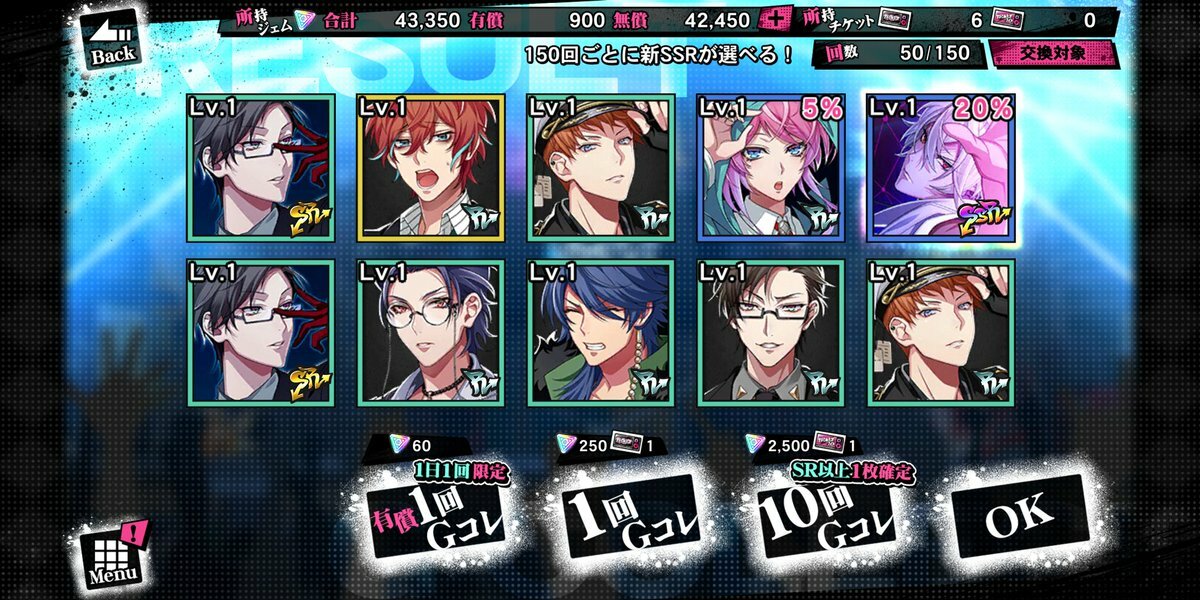
Task: Confirm results with the OK button
Action: (x=1019, y=515)
